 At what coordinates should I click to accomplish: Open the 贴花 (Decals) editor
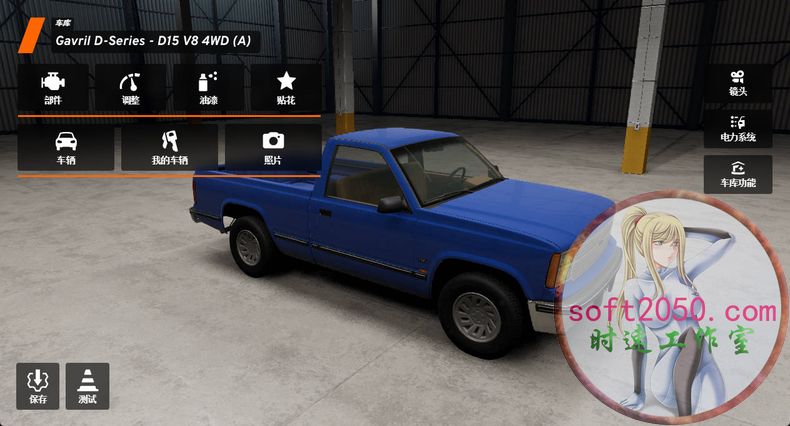coord(286,88)
